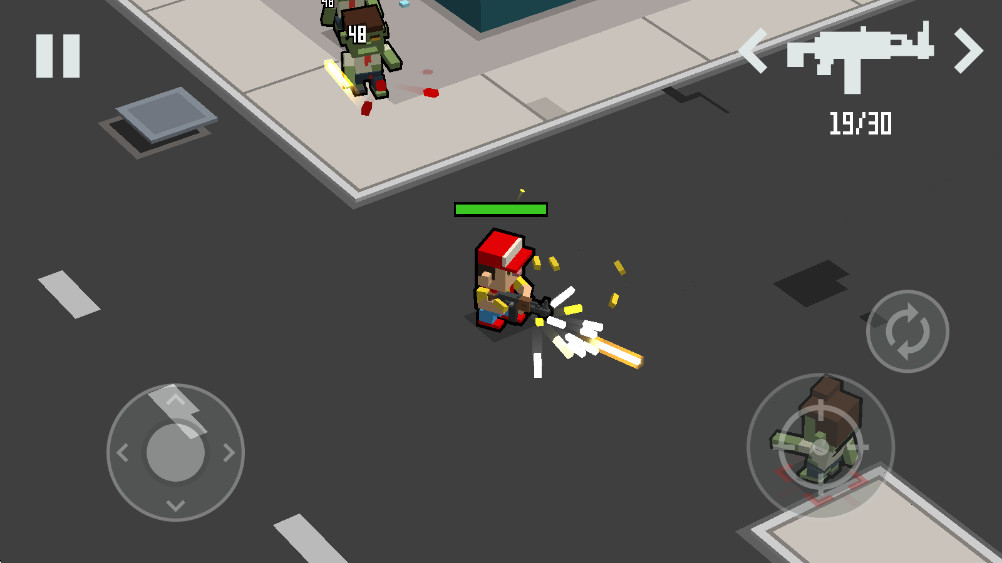Switch to the previous weapon
1002x563 pixels.
point(753,51)
